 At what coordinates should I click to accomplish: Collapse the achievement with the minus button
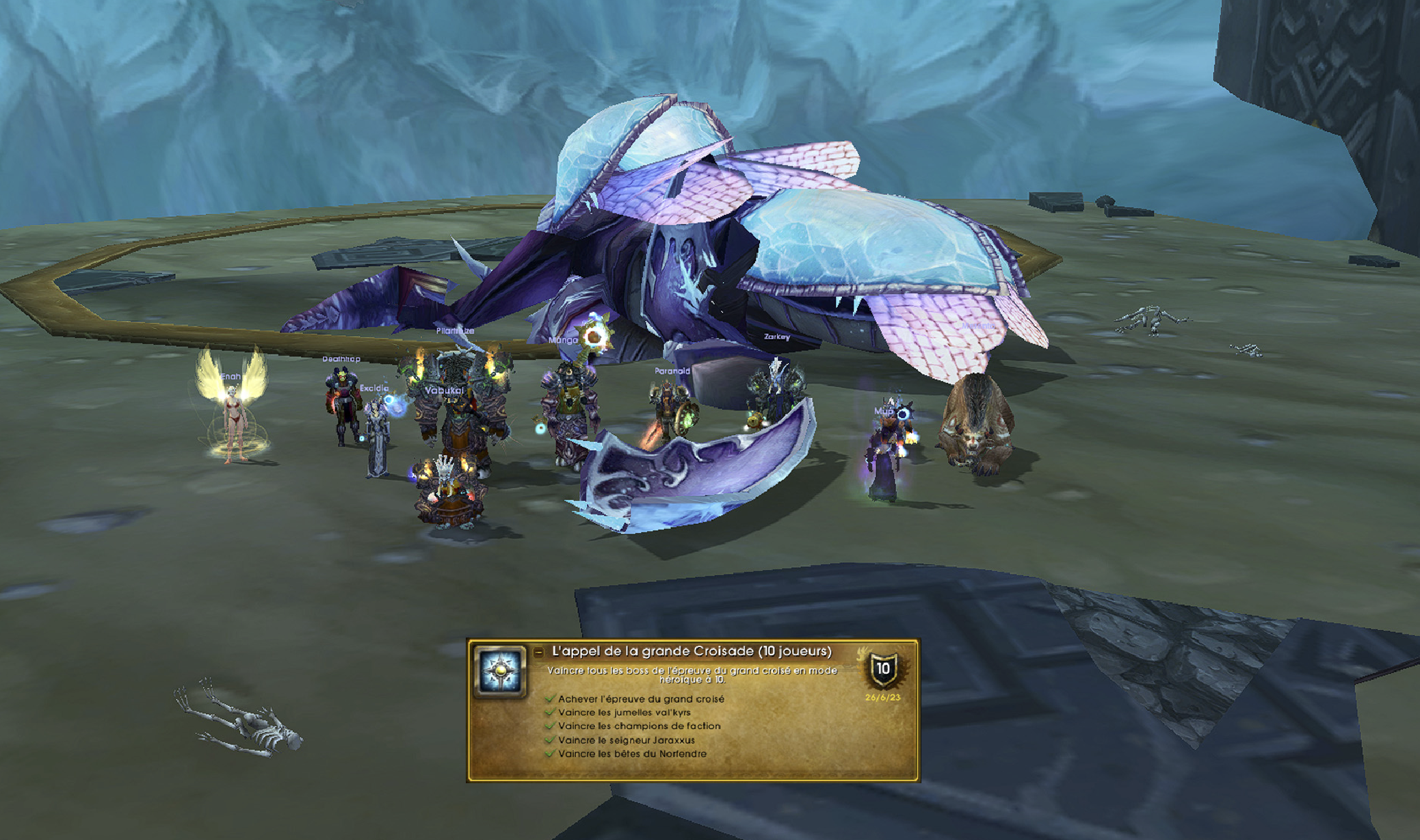(539, 653)
